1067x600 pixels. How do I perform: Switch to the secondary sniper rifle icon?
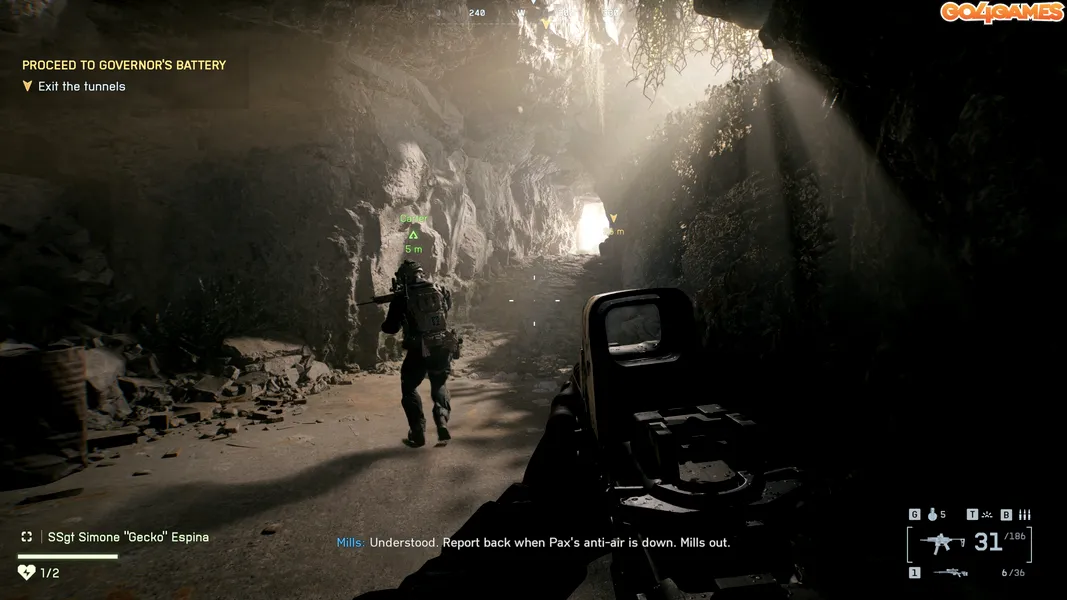point(950,573)
